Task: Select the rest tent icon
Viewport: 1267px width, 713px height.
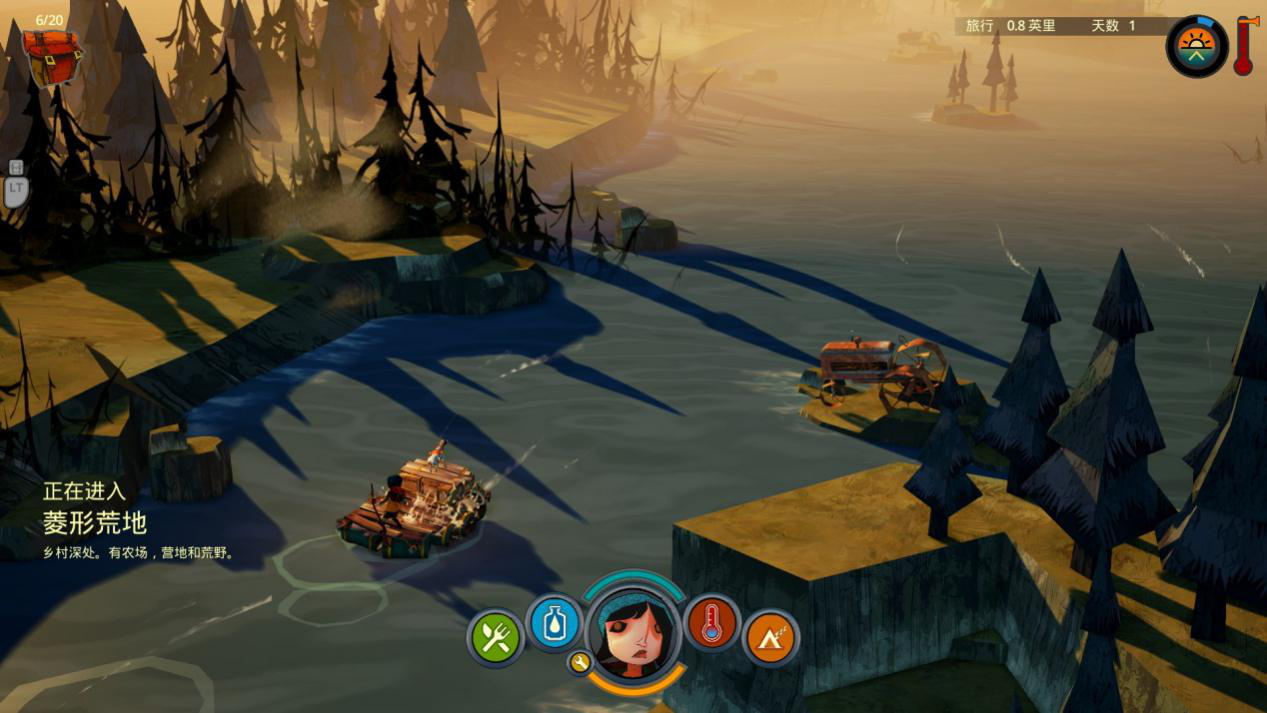Action: pos(770,637)
